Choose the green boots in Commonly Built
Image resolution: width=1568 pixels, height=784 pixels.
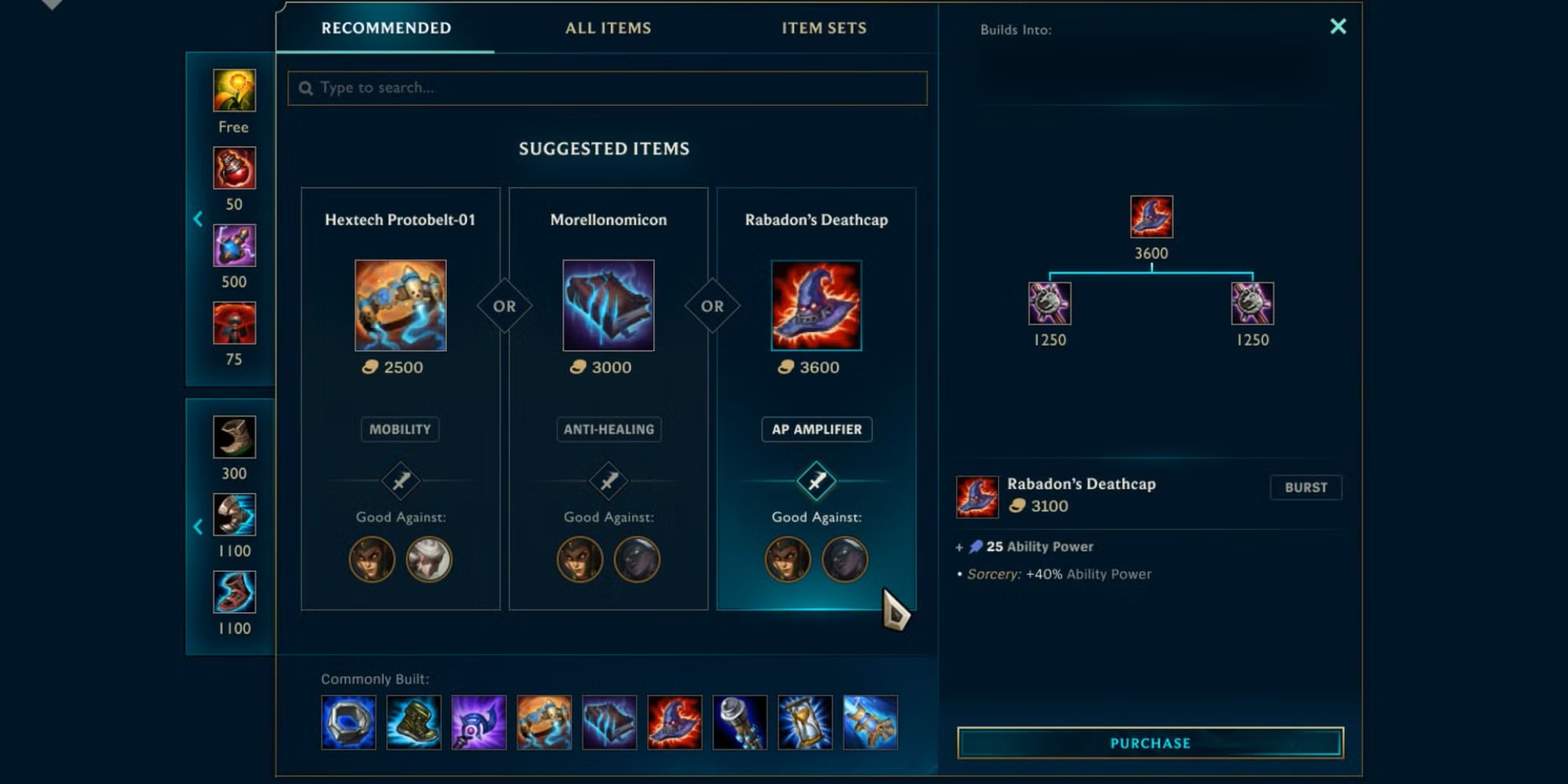(414, 722)
